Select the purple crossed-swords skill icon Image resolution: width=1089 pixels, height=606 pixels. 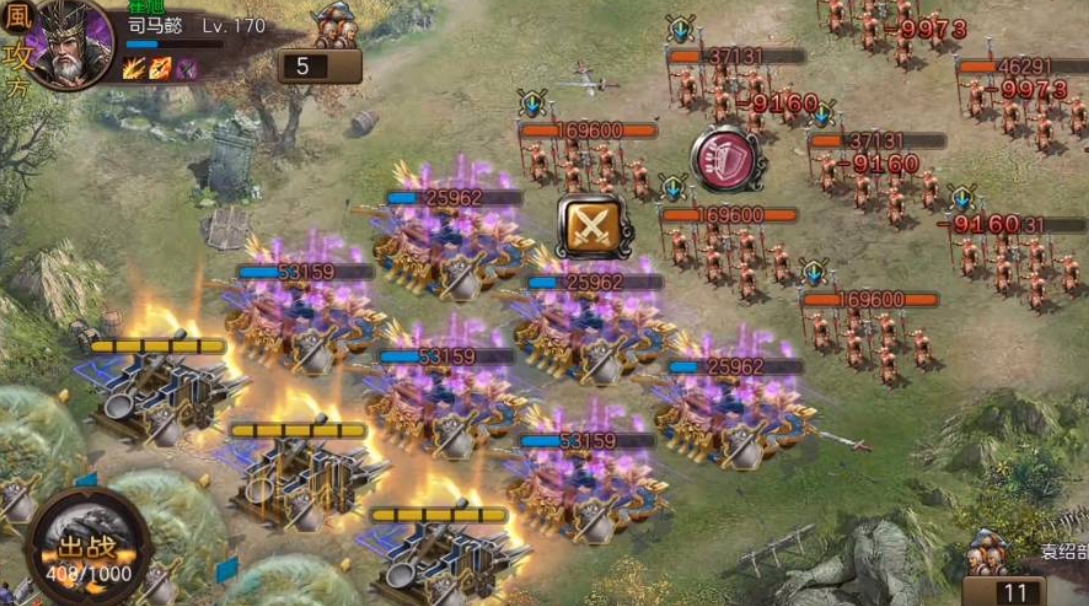click(x=186, y=68)
